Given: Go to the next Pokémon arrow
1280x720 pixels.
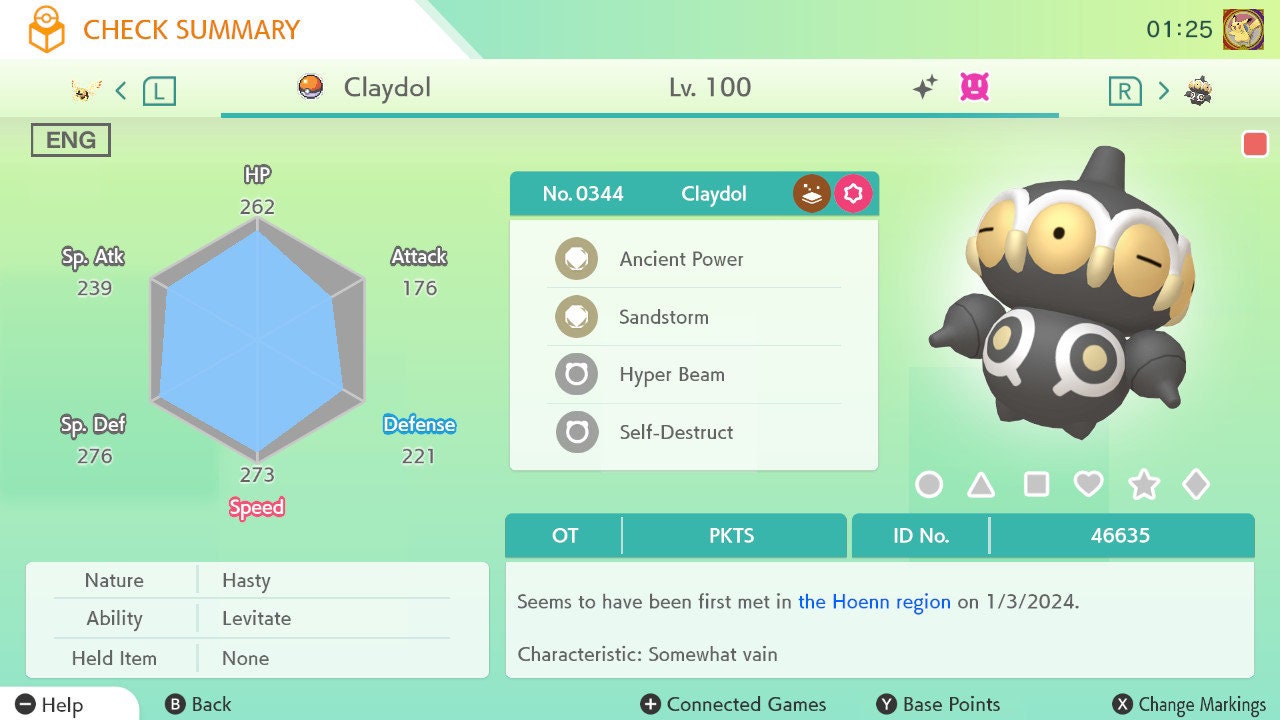Looking at the screenshot, I should coord(1163,91).
